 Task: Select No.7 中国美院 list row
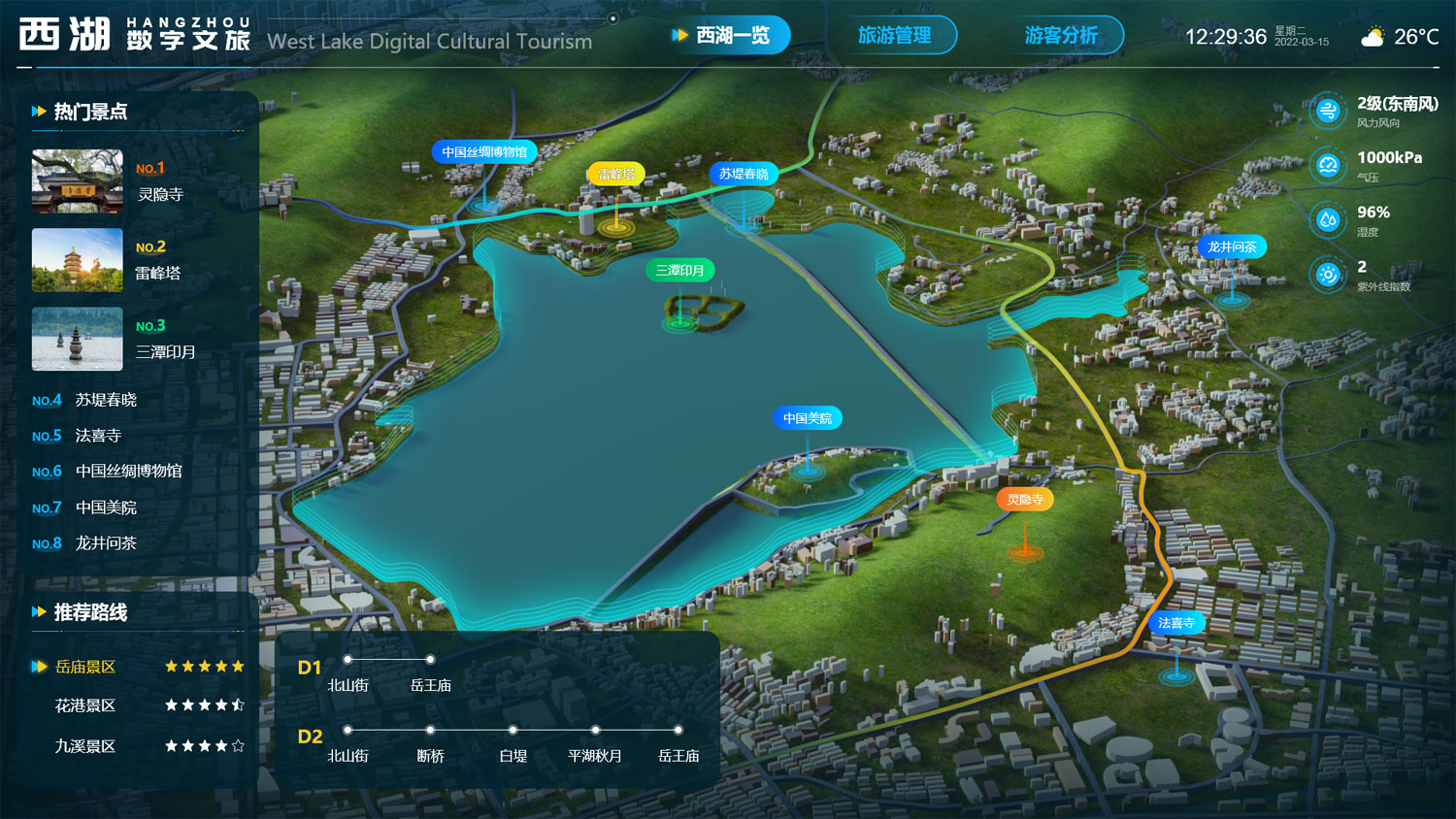click(105, 508)
